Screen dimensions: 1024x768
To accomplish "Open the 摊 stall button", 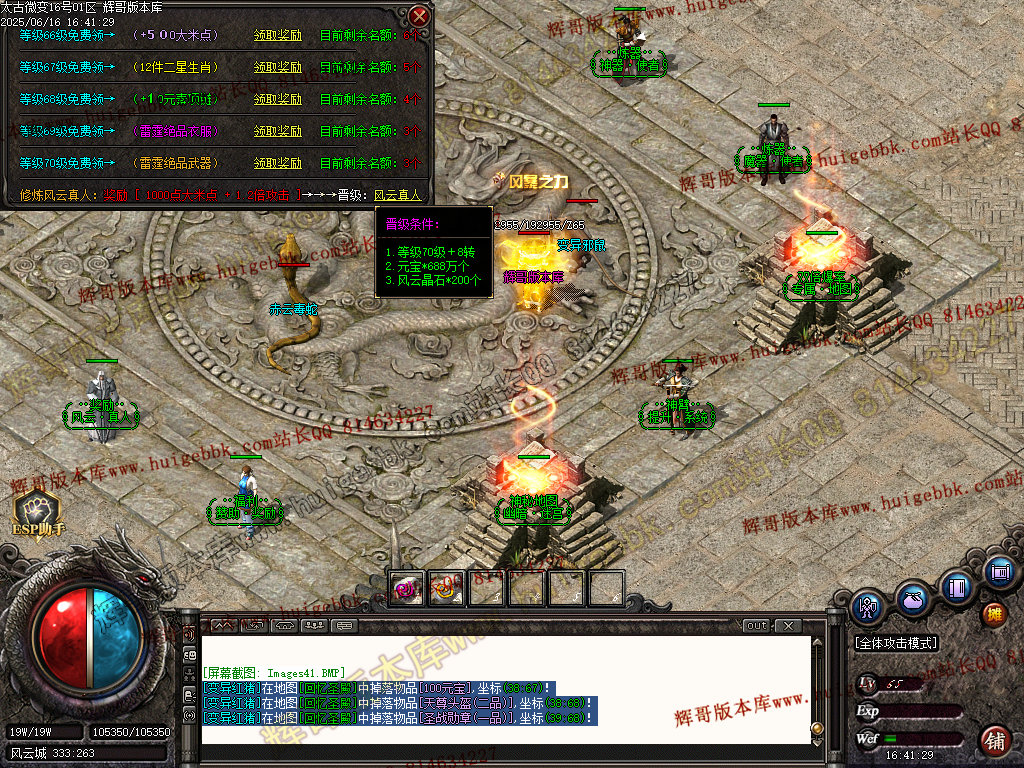I will click(x=994, y=613).
